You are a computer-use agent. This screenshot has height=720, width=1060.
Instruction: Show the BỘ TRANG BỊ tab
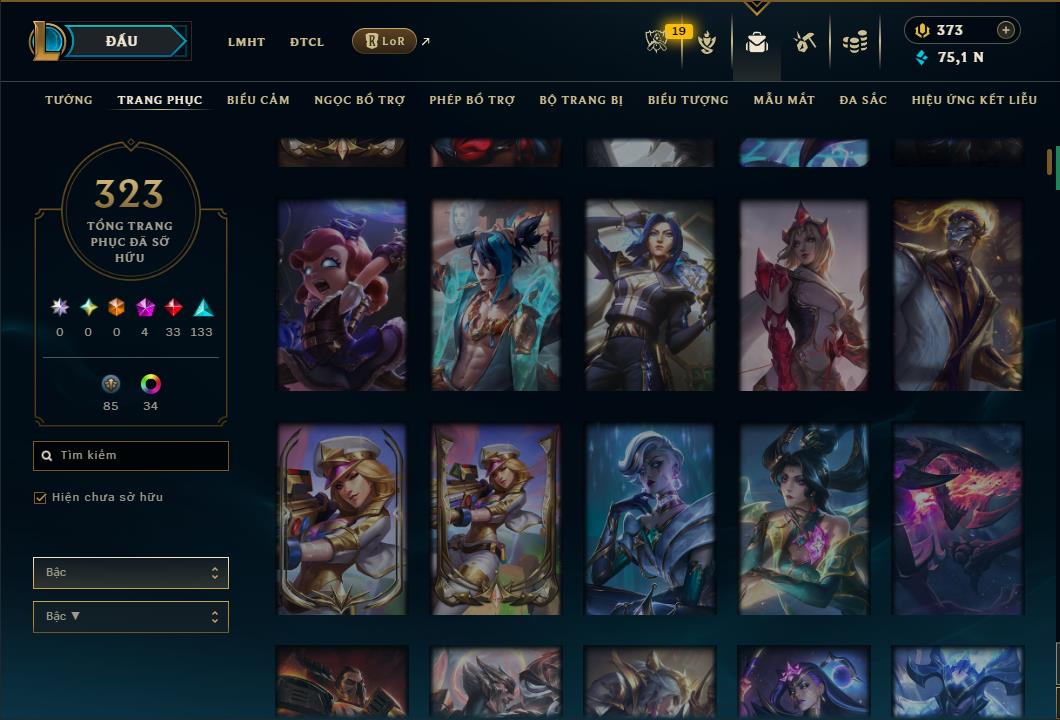[x=581, y=100]
